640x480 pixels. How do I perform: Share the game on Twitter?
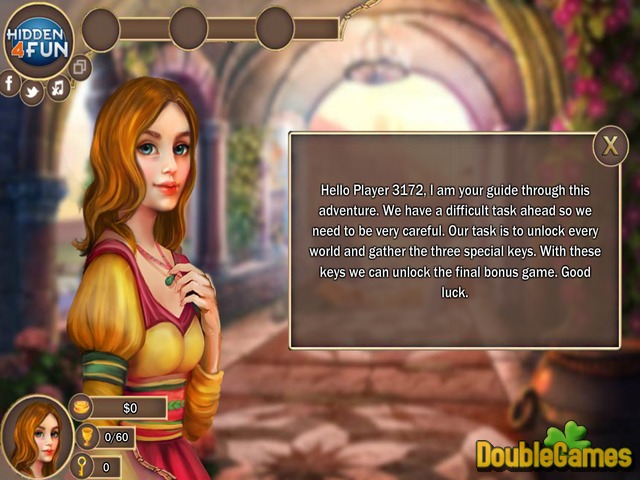point(32,91)
